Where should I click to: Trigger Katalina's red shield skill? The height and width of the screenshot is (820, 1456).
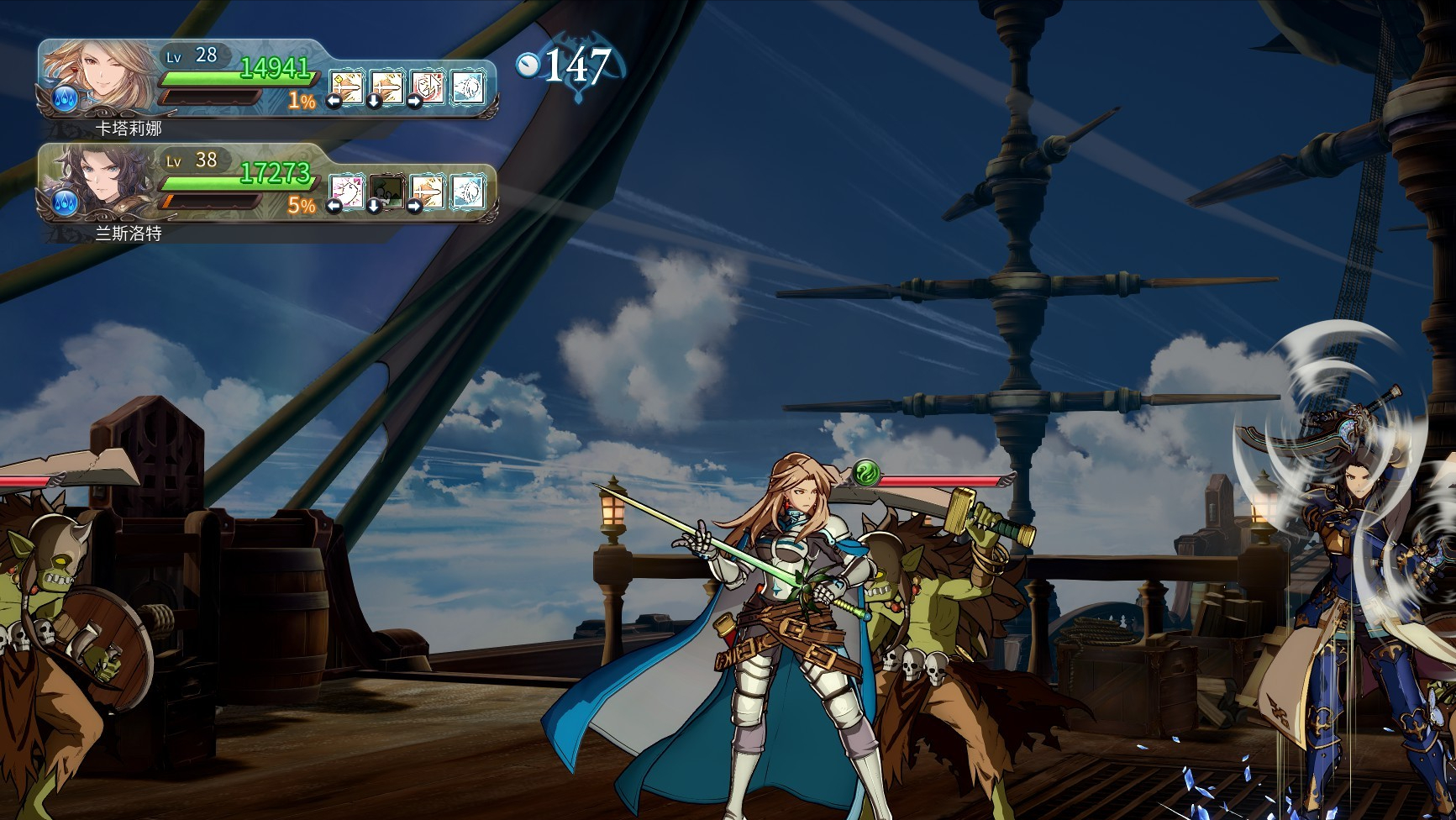428,87
